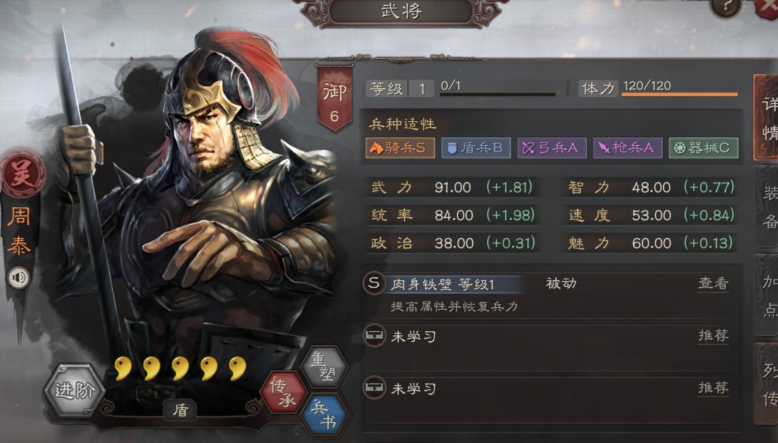Image resolution: width=778 pixels, height=443 pixels.
Task: Select the 盾兵B shield troop tag
Action: pos(475,148)
